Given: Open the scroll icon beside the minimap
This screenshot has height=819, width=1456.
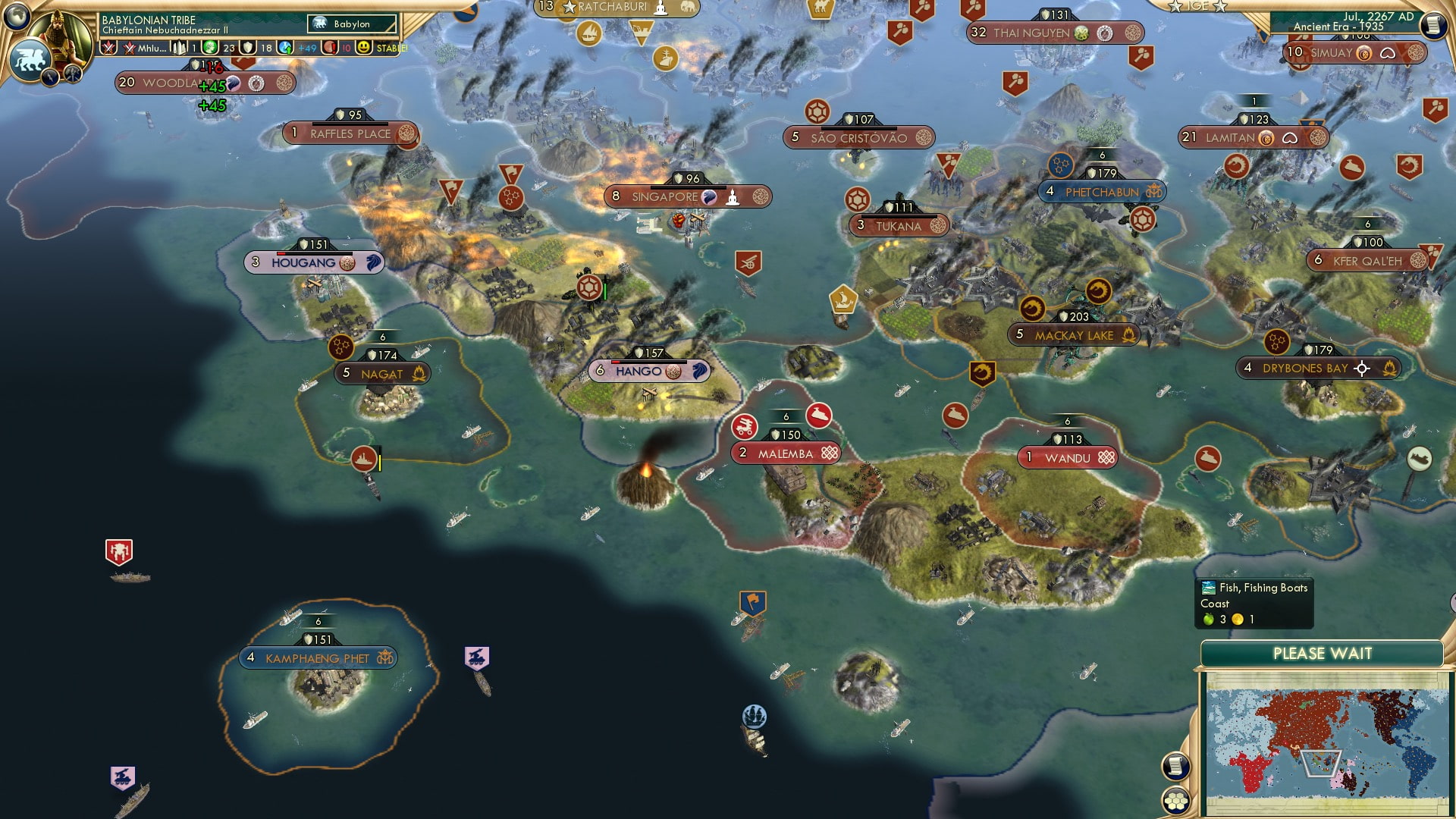Looking at the screenshot, I should [x=1175, y=767].
